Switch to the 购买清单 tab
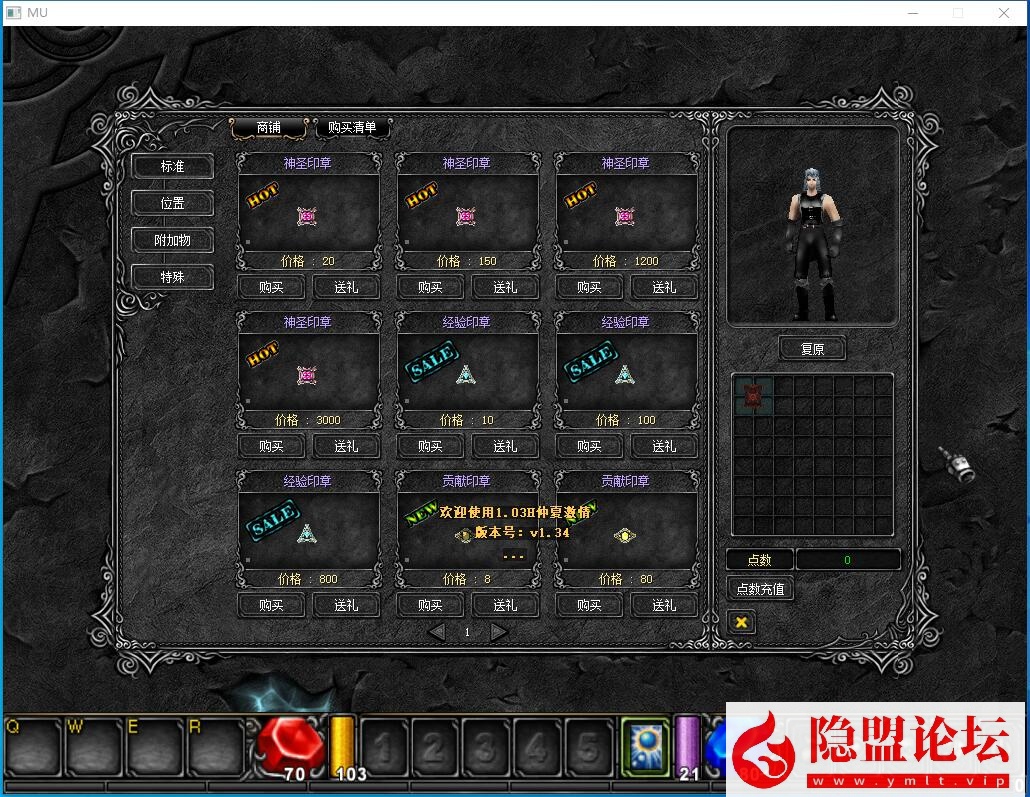The image size is (1030, 797). 352,128
